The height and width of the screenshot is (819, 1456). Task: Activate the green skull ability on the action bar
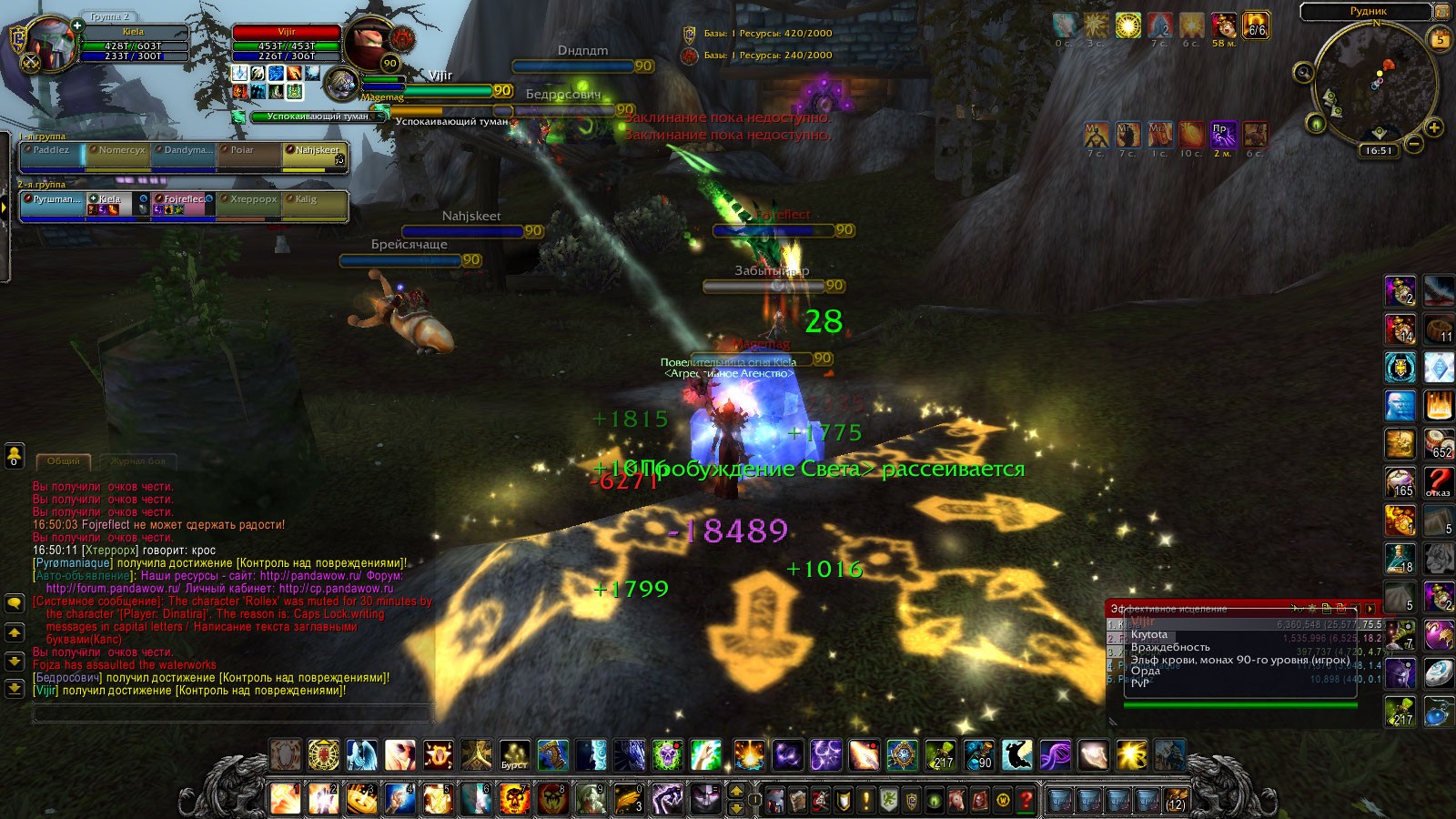(x=667, y=755)
